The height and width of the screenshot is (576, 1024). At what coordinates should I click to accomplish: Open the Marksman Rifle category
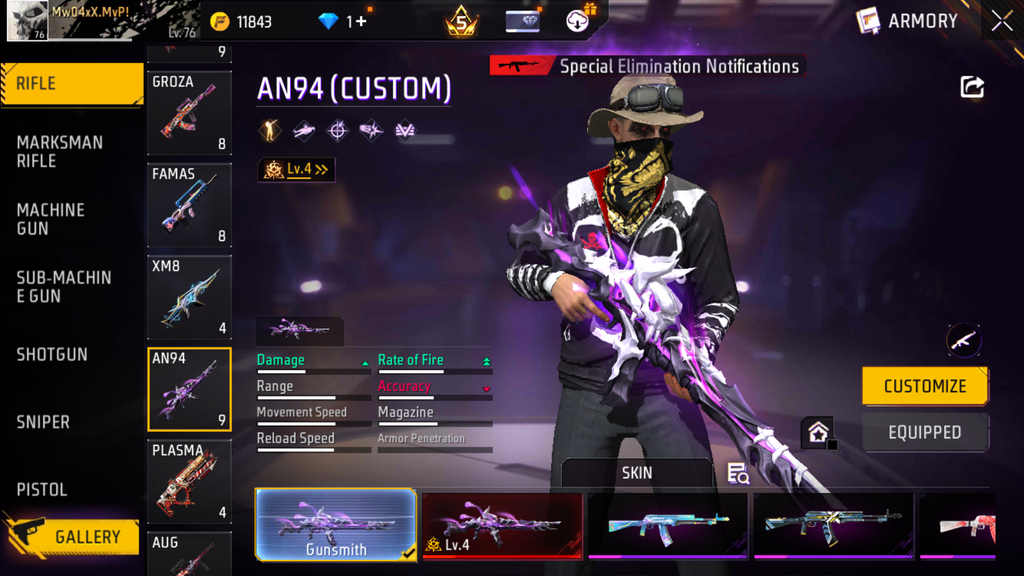pos(60,152)
